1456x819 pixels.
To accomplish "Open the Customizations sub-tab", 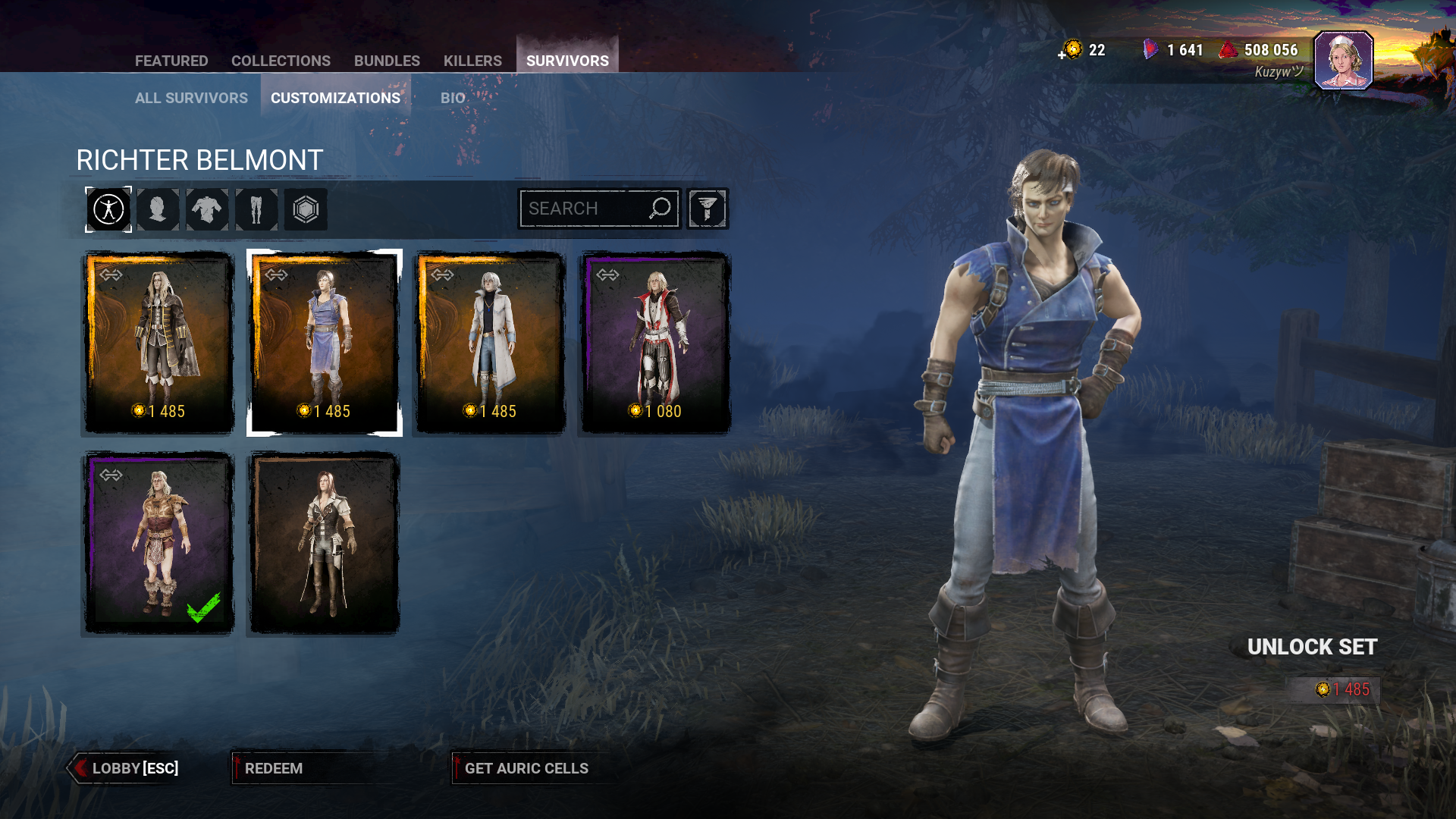I will tap(335, 98).
